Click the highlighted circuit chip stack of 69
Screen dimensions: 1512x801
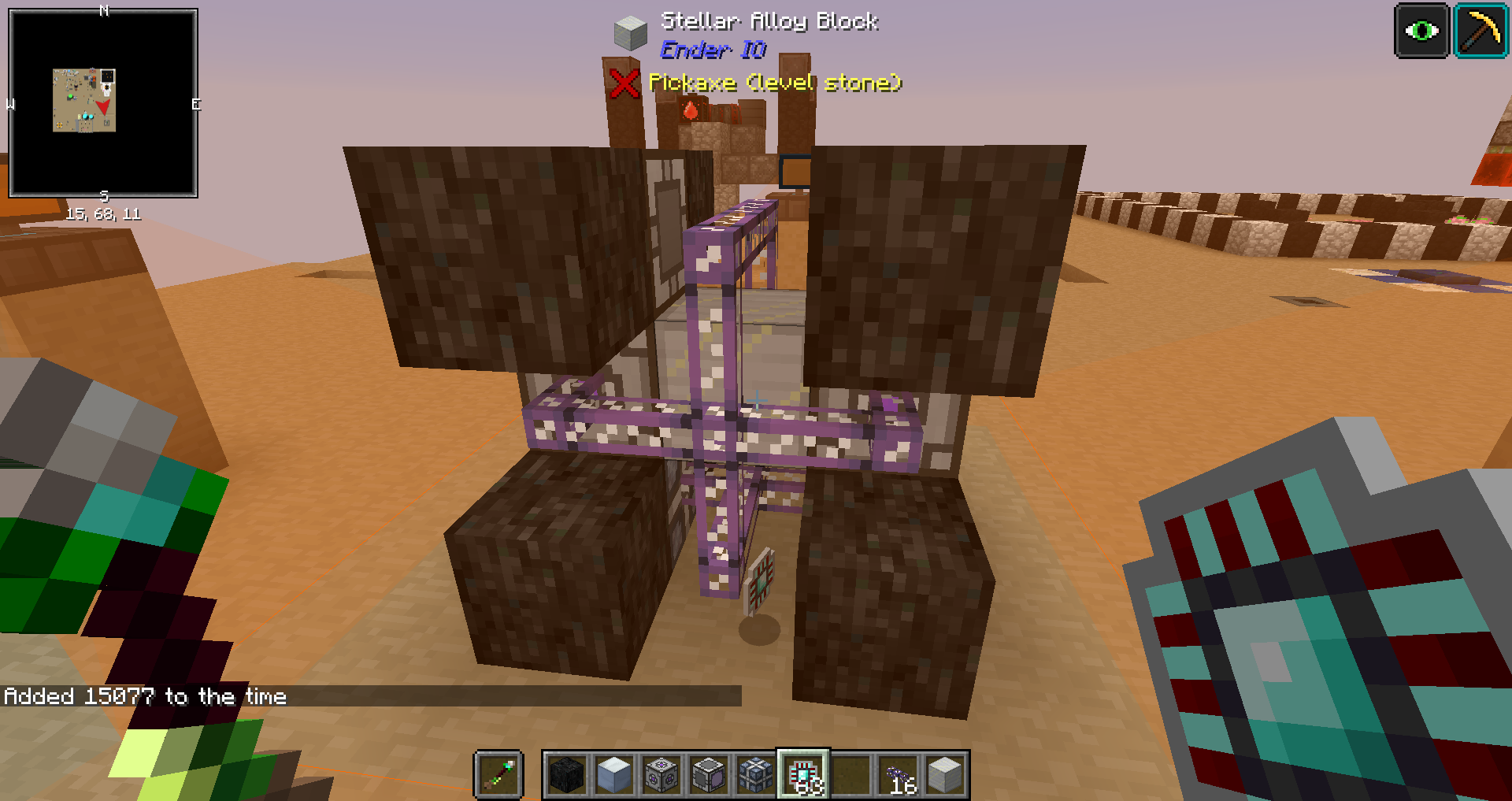(x=805, y=774)
